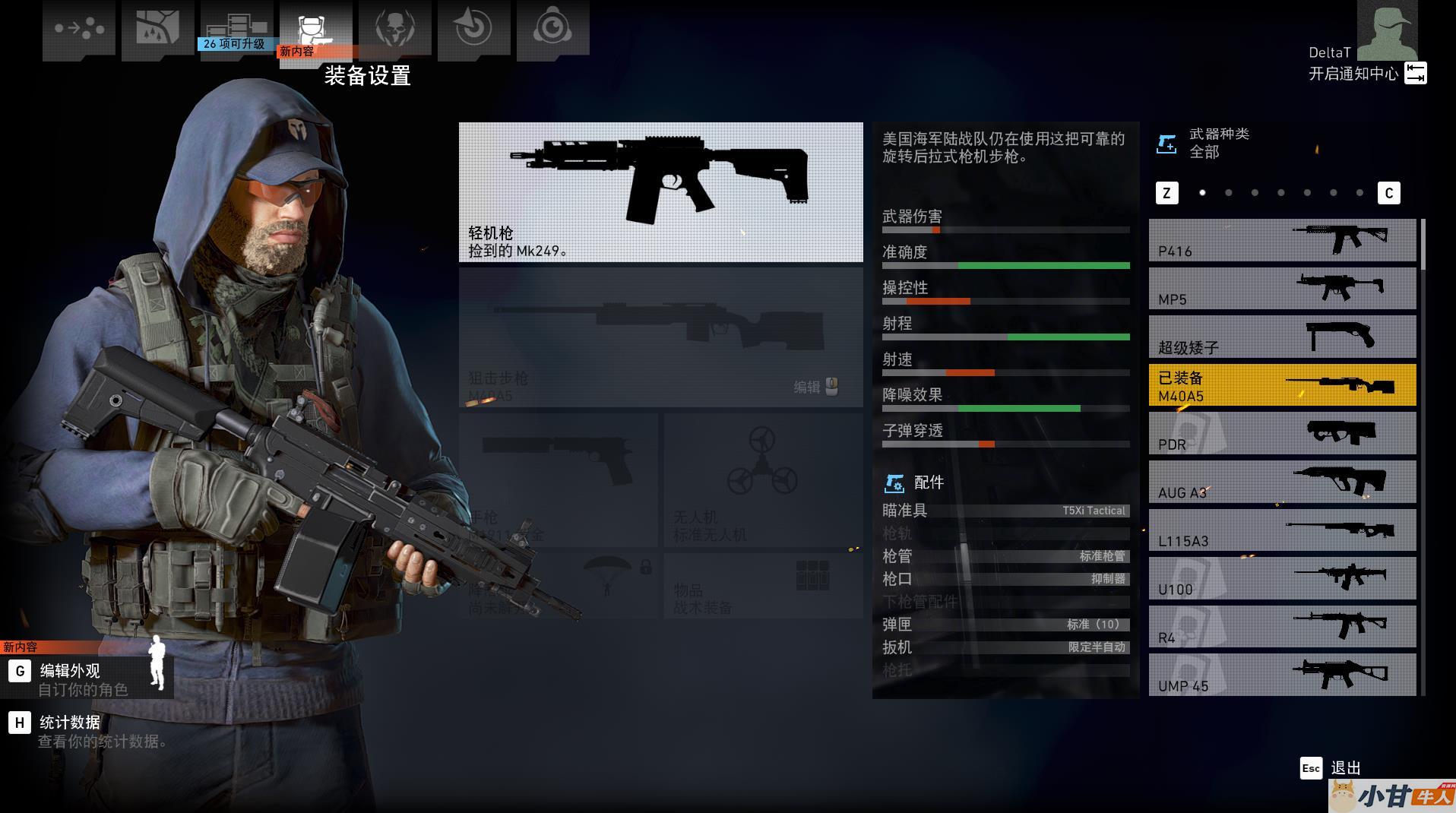
Task: Select the equipped M40A5 sniper row
Action: pyautogui.click(x=1282, y=385)
